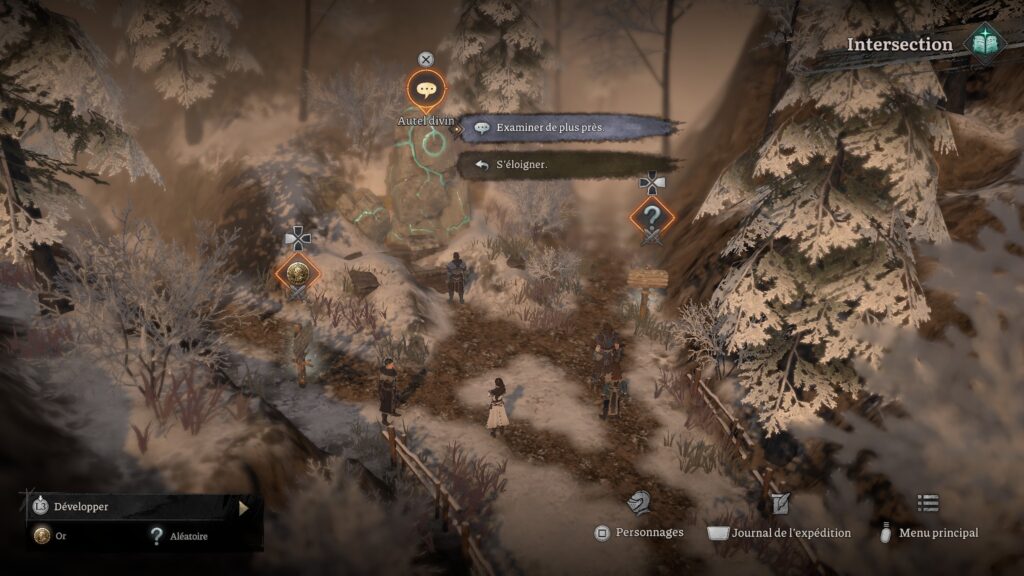Open the Journal de l'expédition
This screenshot has height=576, width=1024.
780,504
